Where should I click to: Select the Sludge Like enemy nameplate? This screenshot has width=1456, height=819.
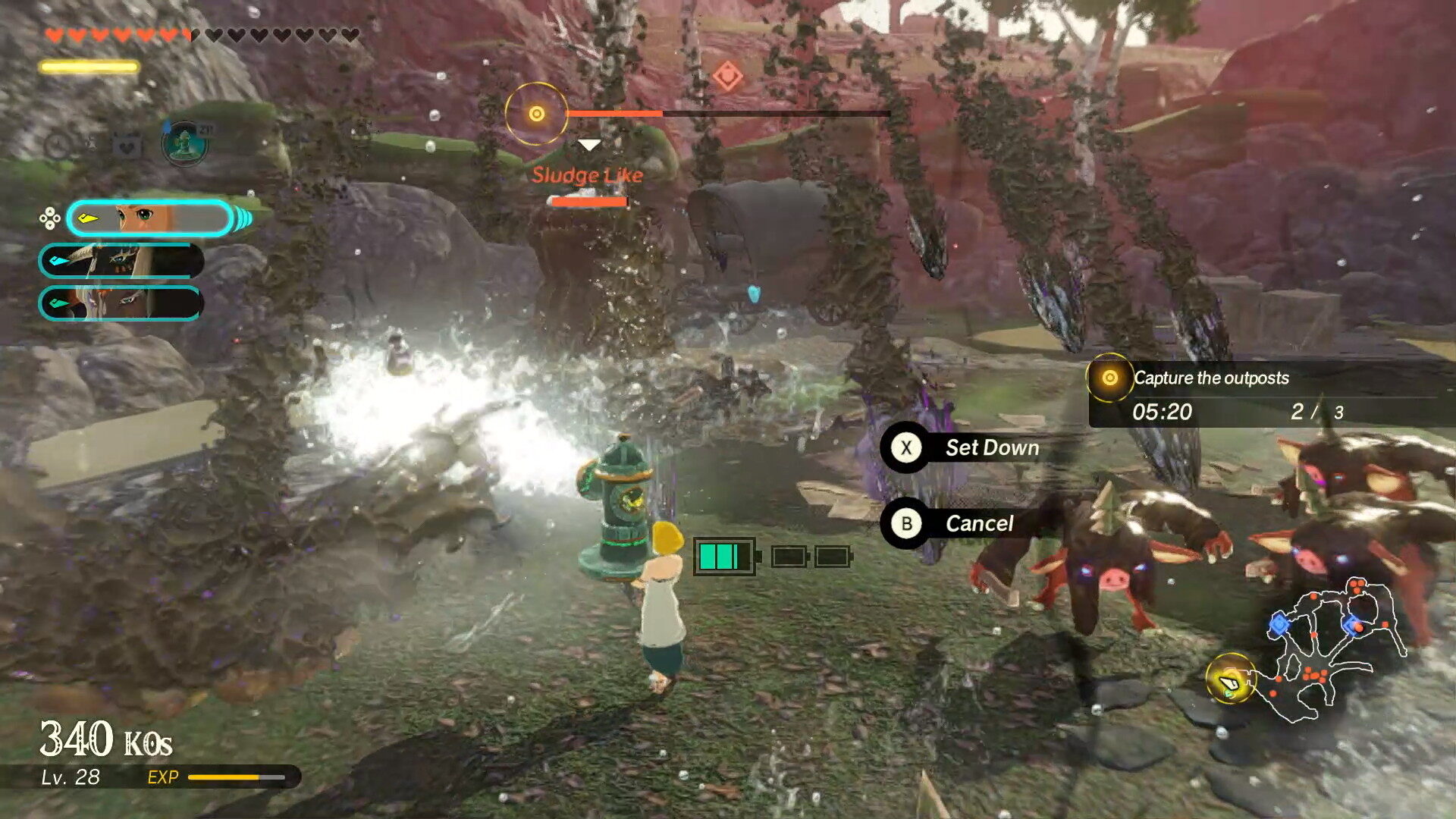pyautogui.click(x=588, y=174)
